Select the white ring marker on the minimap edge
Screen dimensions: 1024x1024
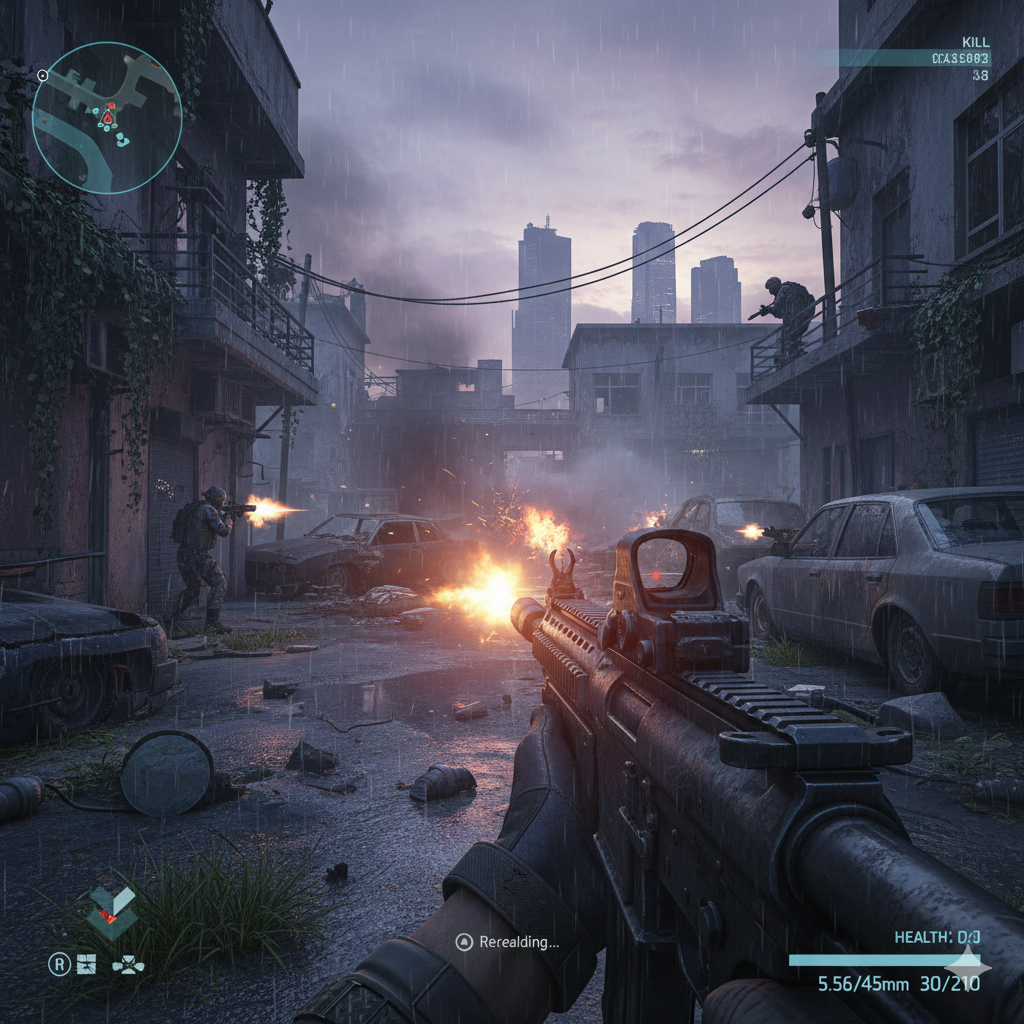42,75
